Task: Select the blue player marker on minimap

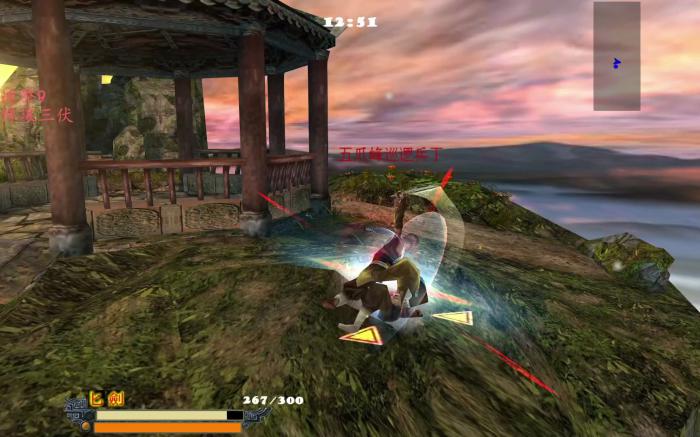Action: click(x=616, y=63)
